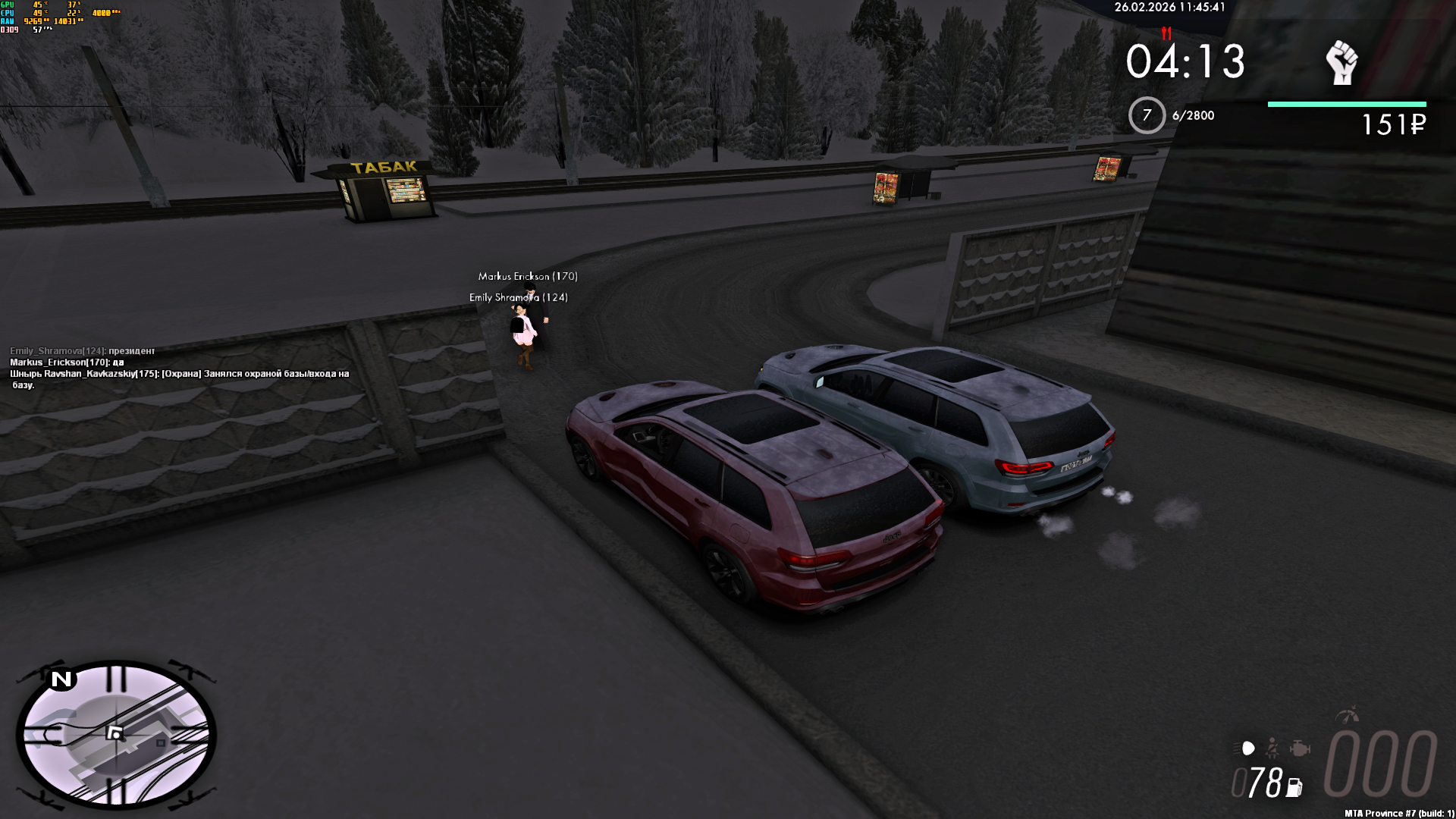1456x819 pixels.
Task: Open the minimap radar
Action: 116,734
